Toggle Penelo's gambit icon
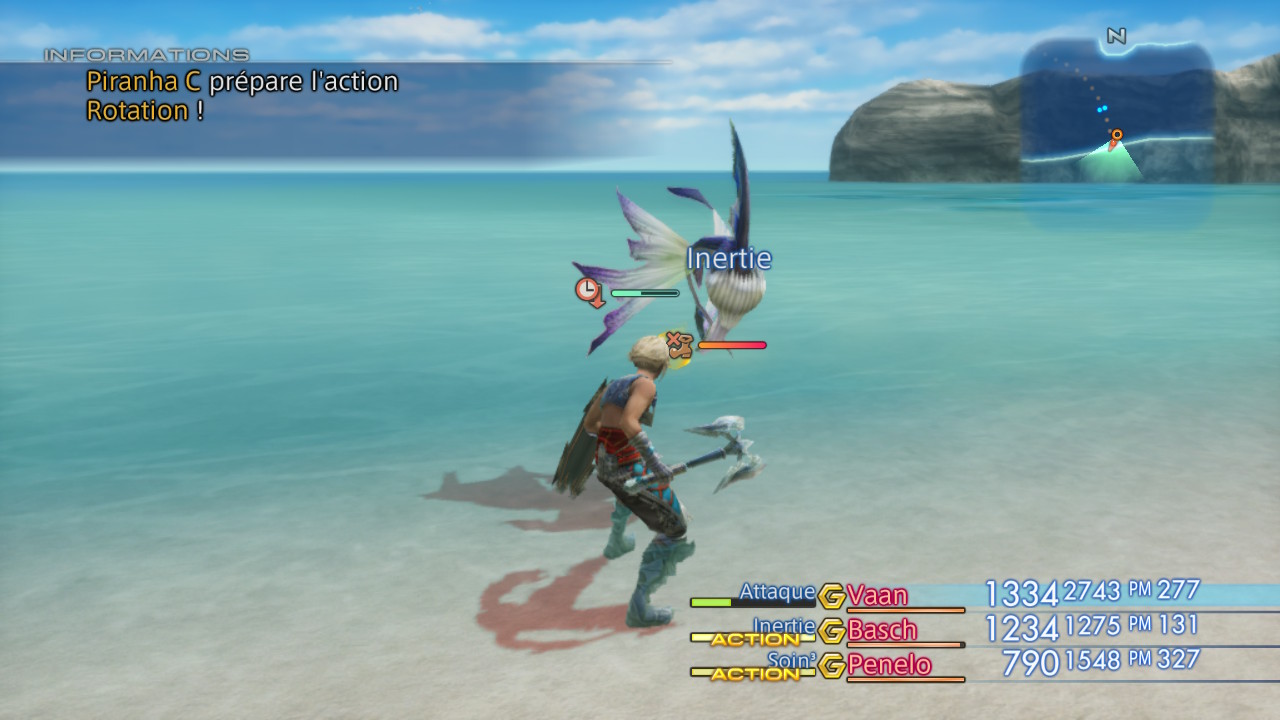The image size is (1280, 720). pyautogui.click(x=831, y=666)
